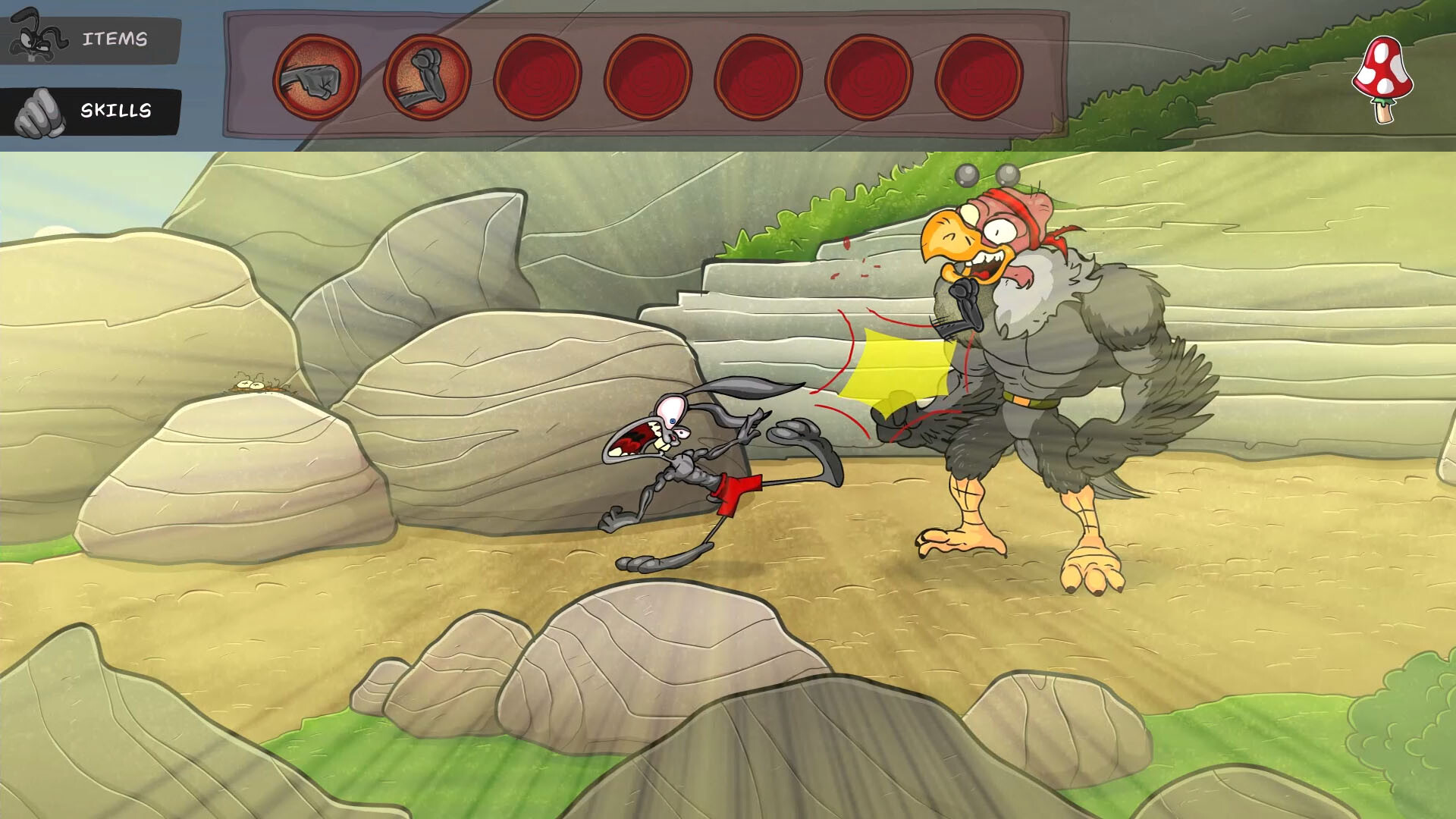The image size is (1456, 819).
Task: Click the rabbit head icon beside ITEMS
Action: 34,36
